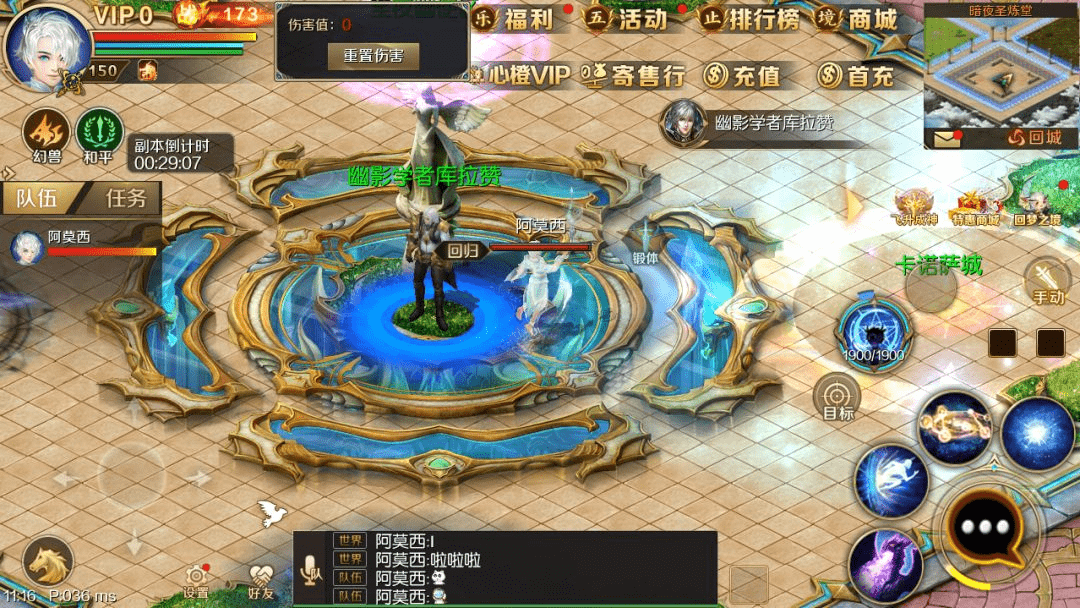Open the 商城 shop
This screenshot has width=1080, height=608.
tap(858, 20)
